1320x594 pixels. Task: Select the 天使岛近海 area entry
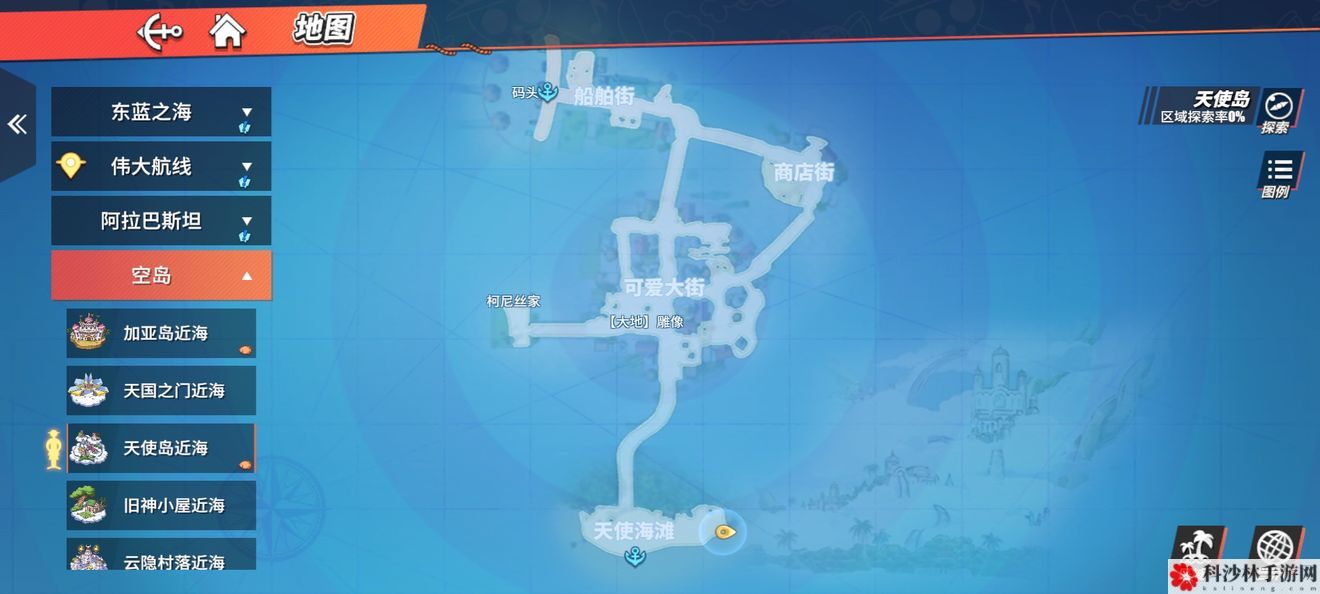click(x=161, y=448)
